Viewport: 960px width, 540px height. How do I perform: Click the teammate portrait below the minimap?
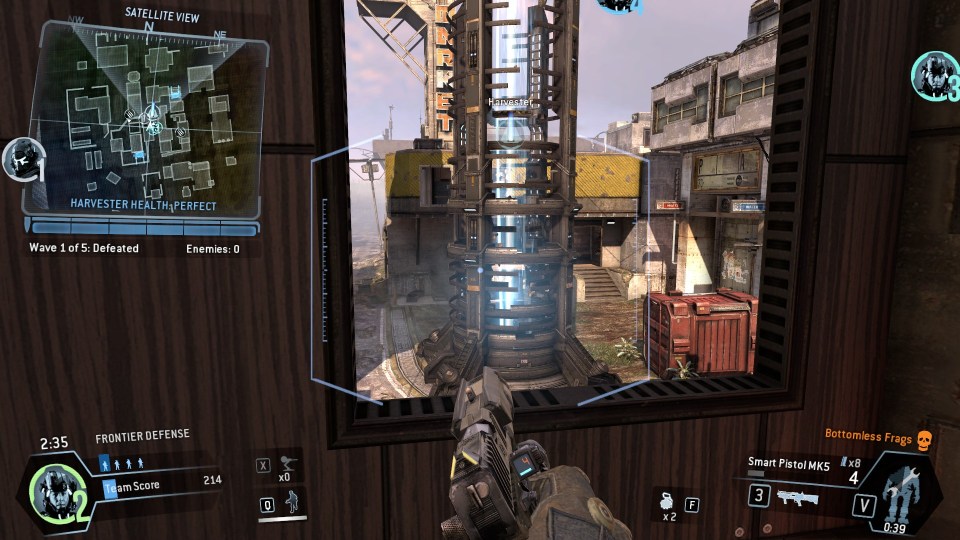coord(20,160)
